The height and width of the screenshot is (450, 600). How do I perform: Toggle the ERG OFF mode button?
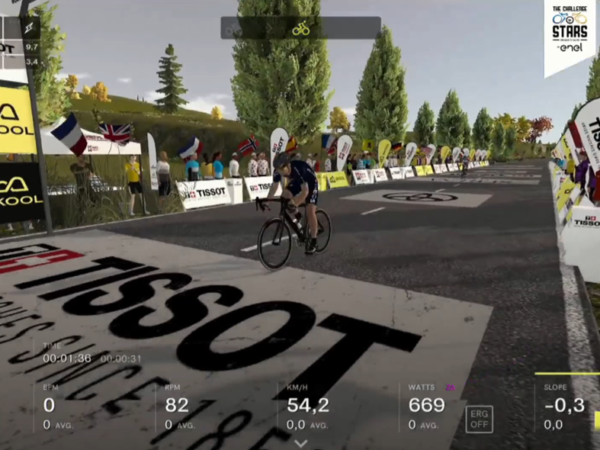click(479, 418)
